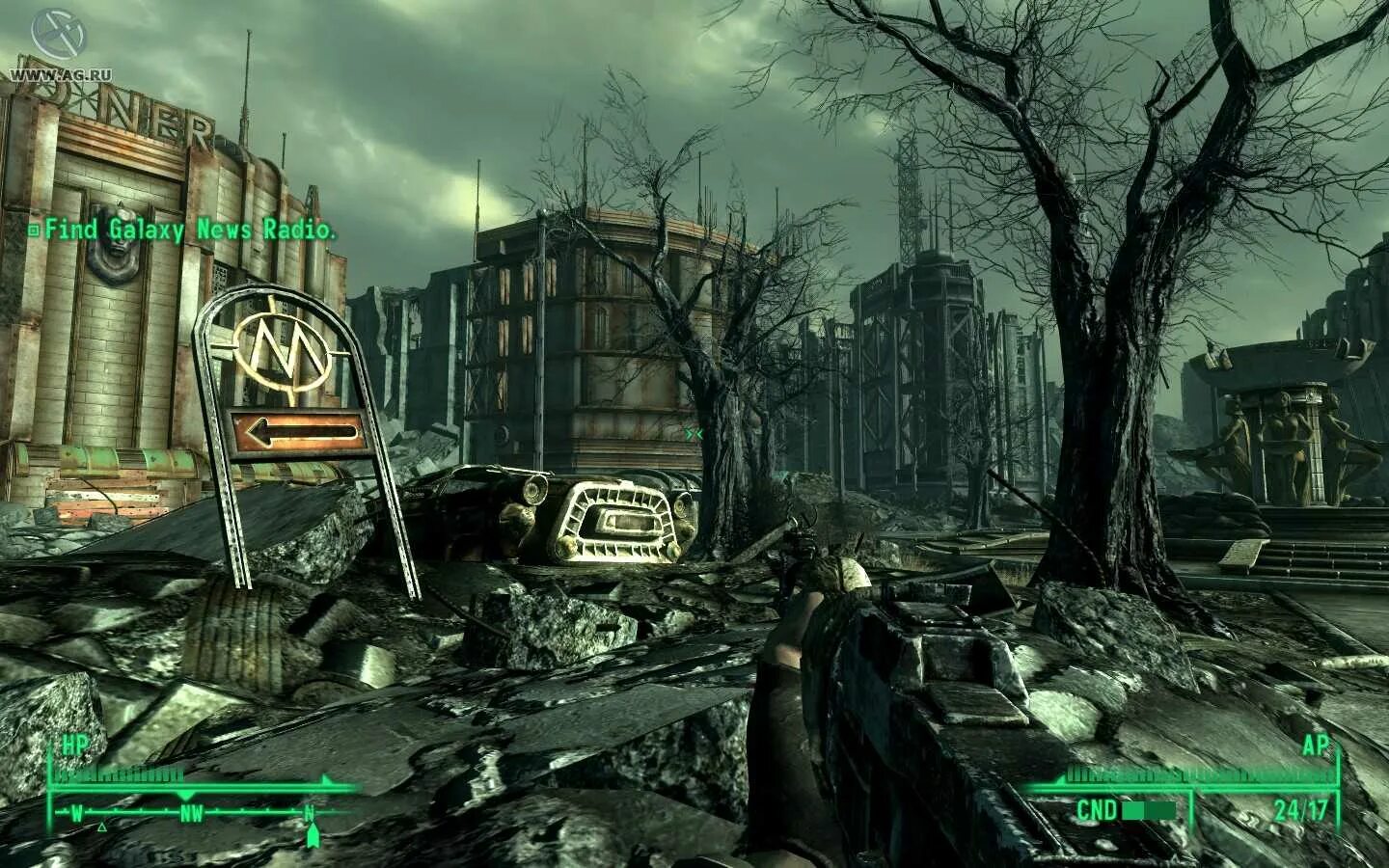
Task: Select the compass direction strip
Action: coord(191,813)
